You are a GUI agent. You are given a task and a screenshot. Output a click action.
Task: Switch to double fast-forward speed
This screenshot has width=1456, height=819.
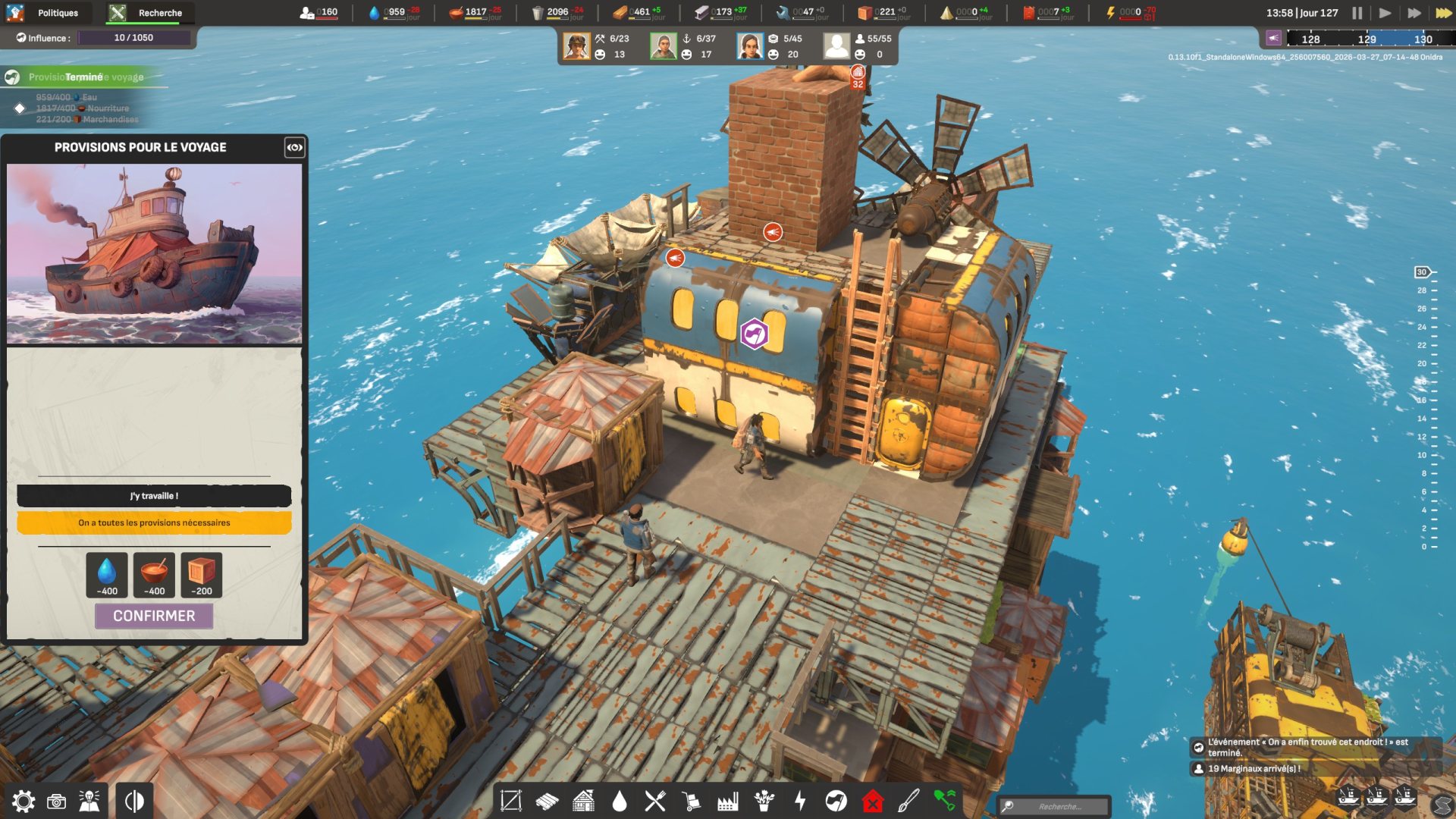click(1414, 13)
